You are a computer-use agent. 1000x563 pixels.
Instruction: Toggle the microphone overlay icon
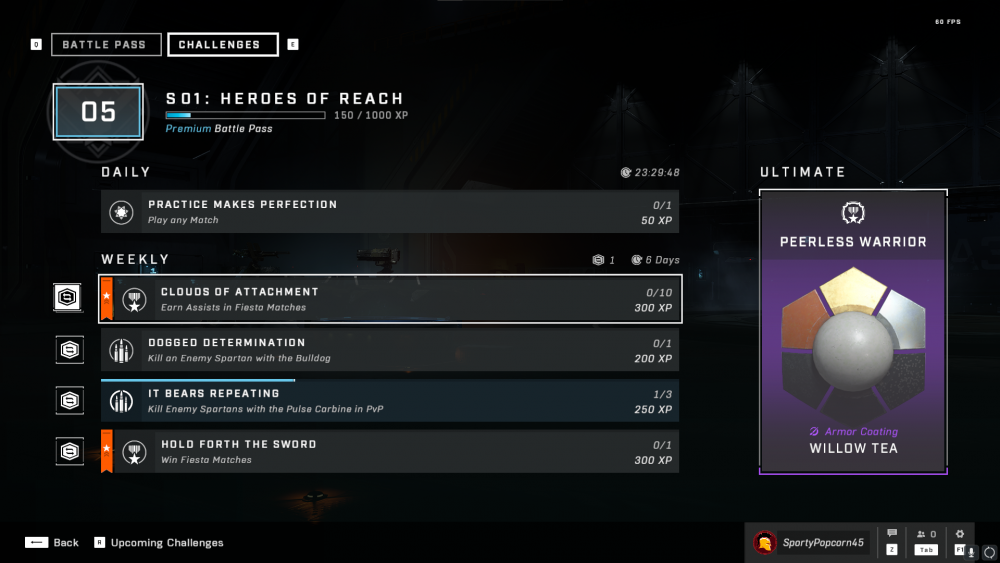pyautogui.click(x=971, y=551)
